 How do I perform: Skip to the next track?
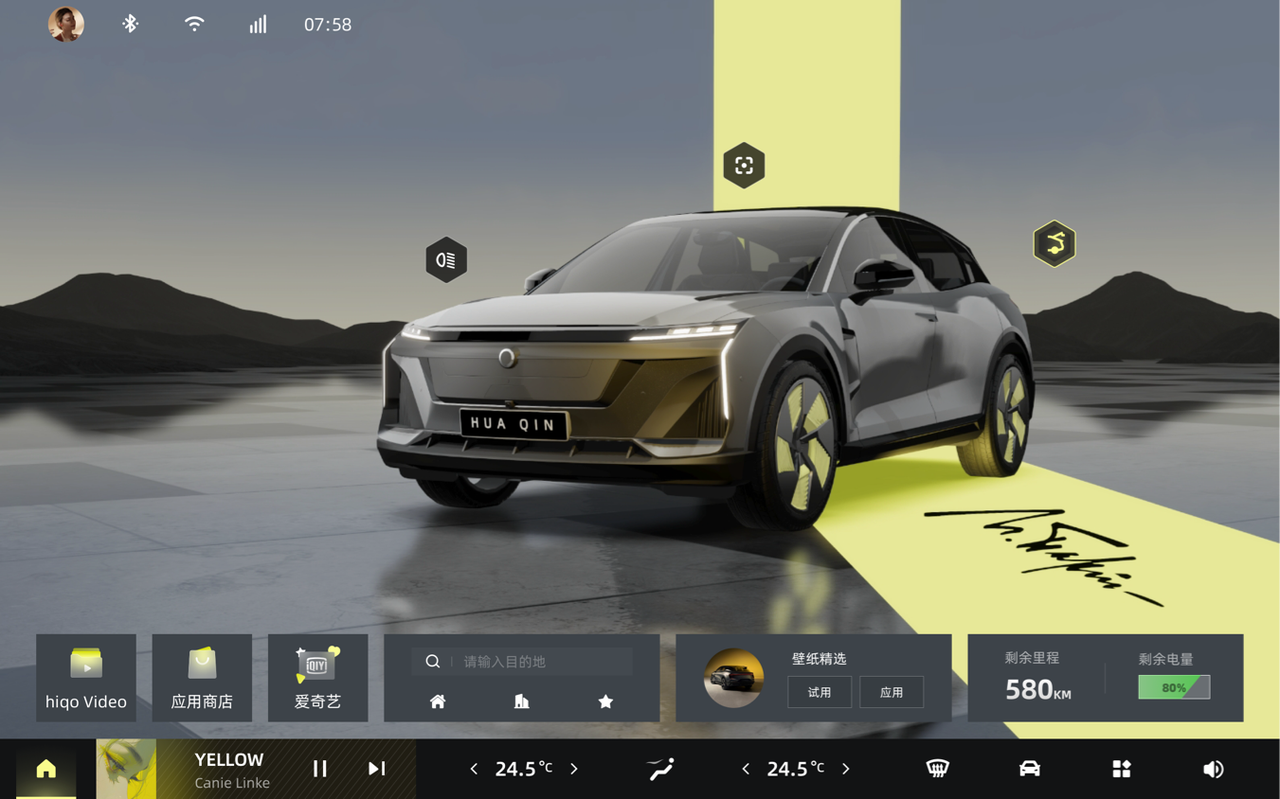pos(376,768)
